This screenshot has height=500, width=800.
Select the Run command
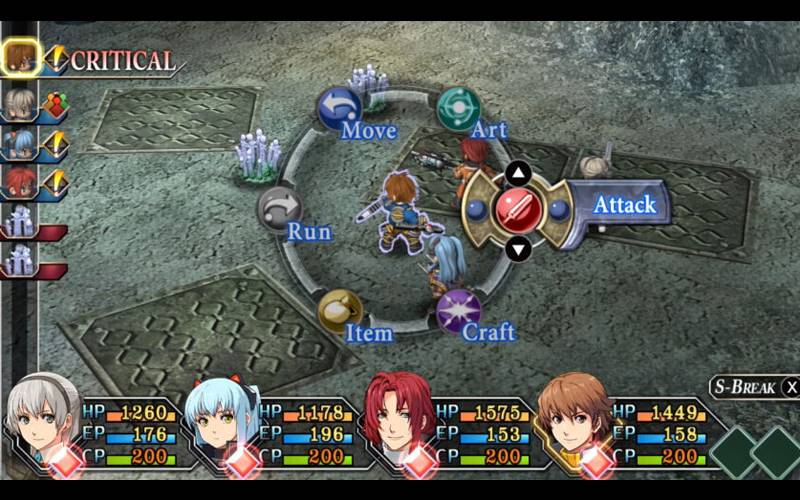[x=280, y=209]
